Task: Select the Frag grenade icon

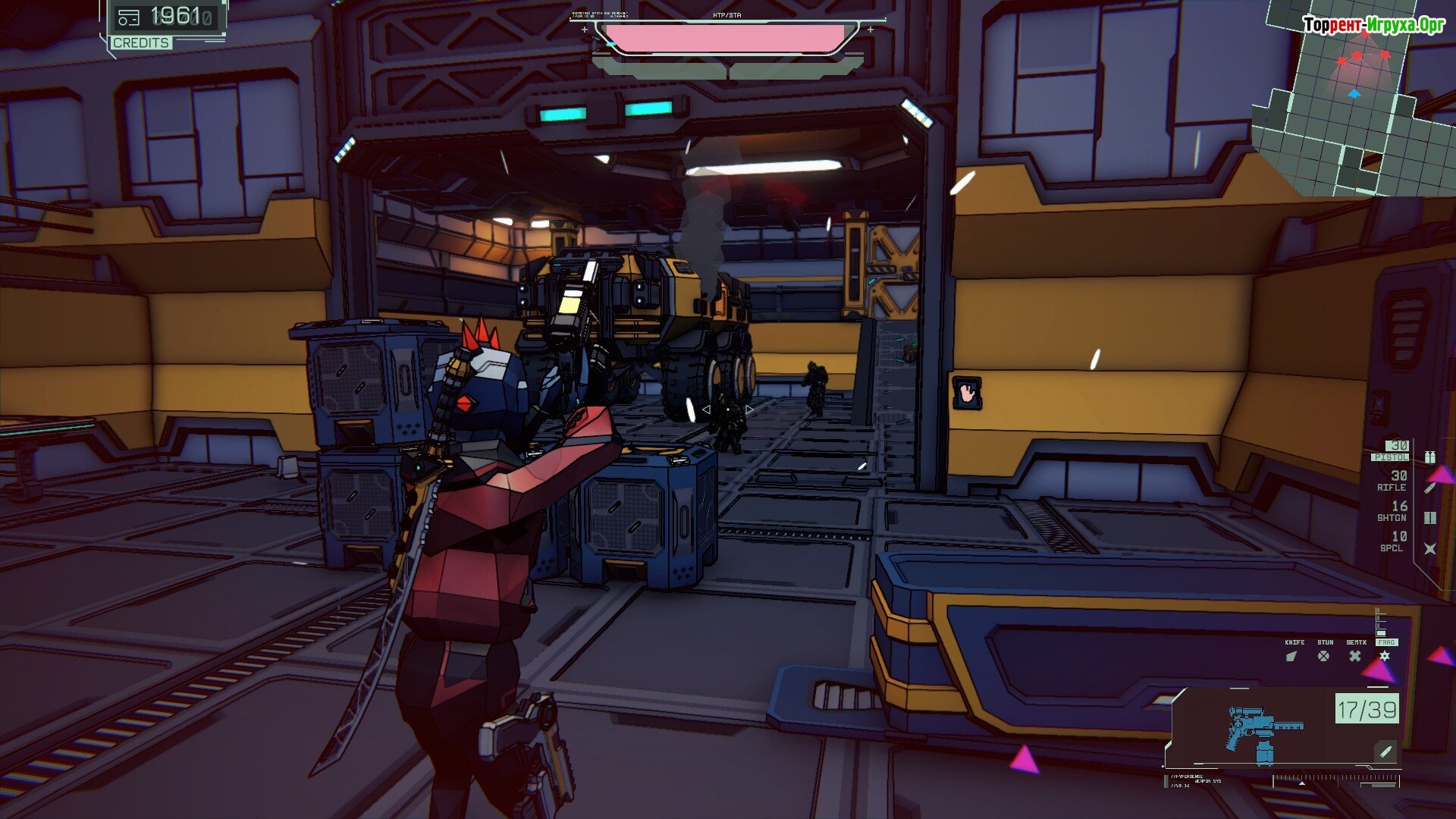Action: (x=1385, y=656)
